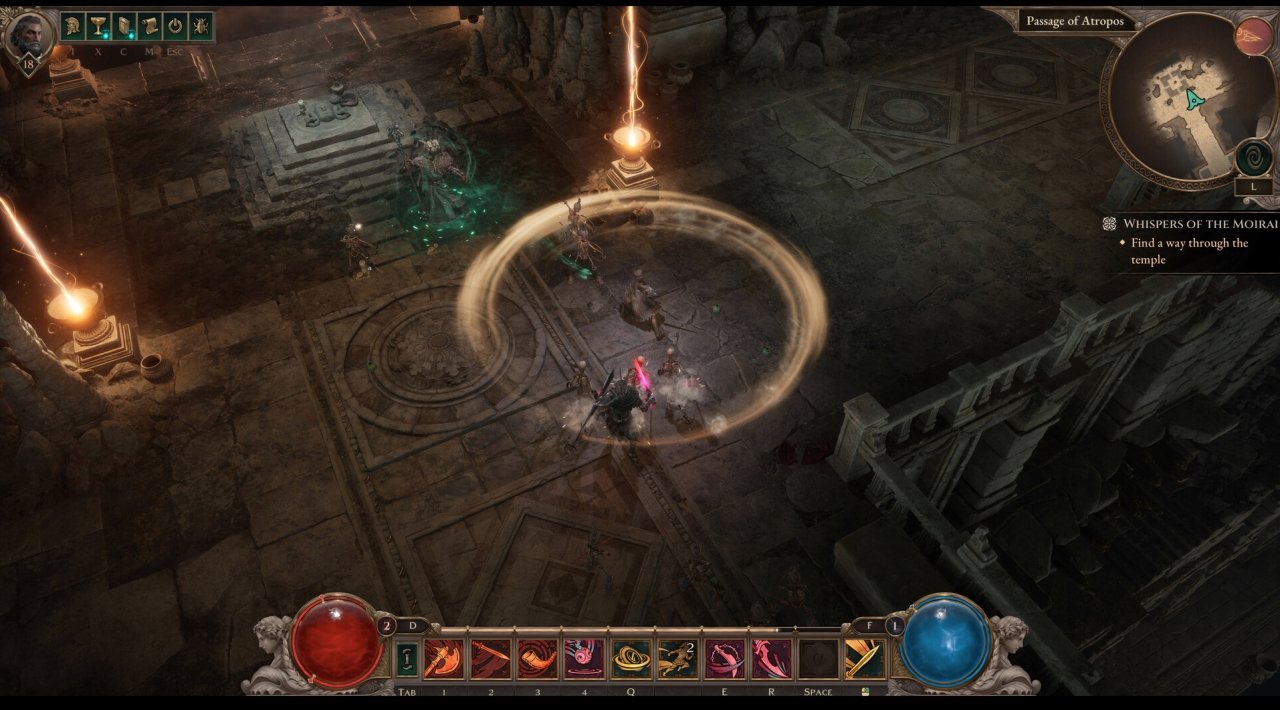Open the chalice menu icon
Viewport: 1280px width, 710px height.
(98, 26)
